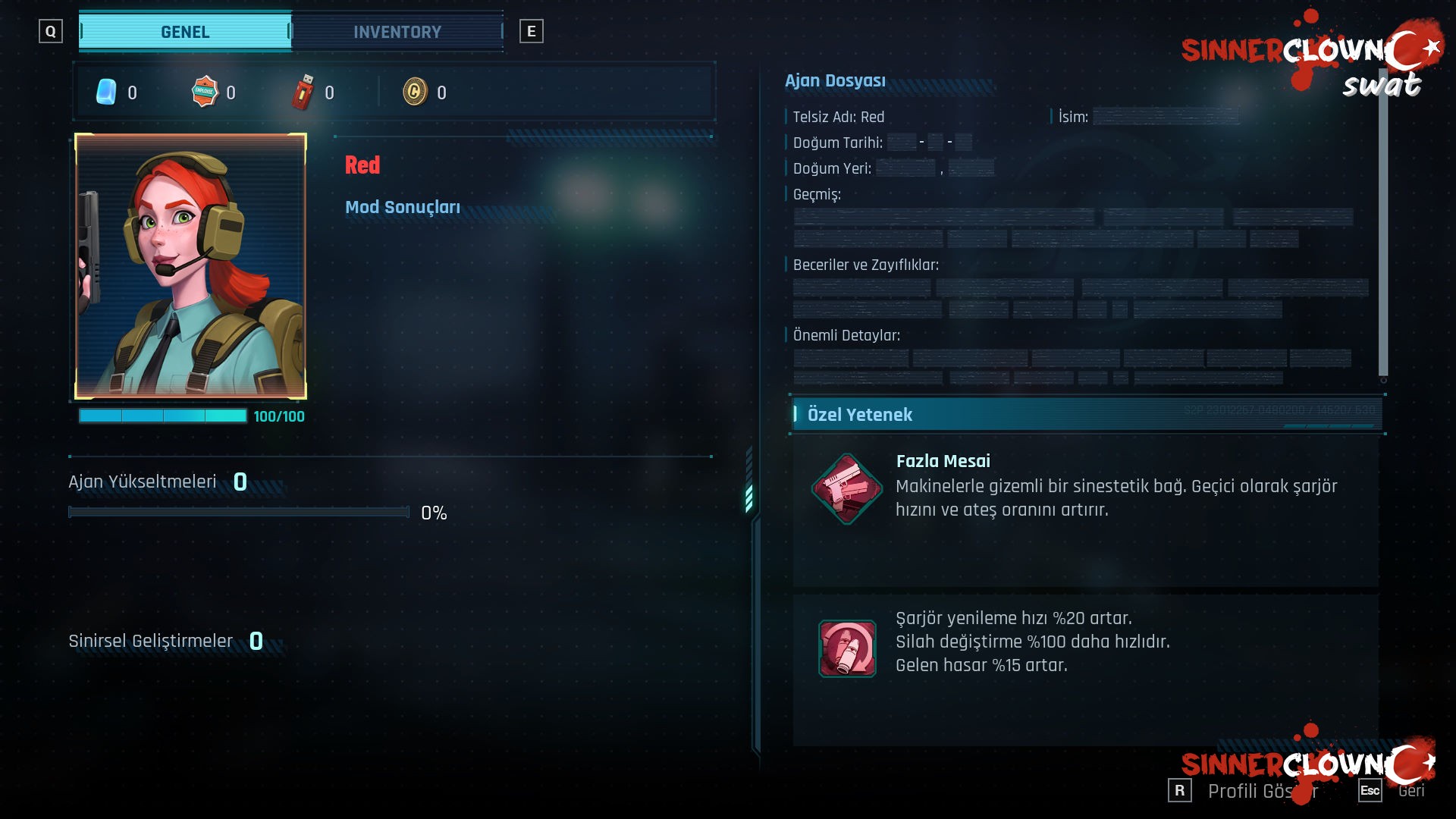The image size is (1456, 819).
Task: Click the gold coin currency icon
Action: (x=415, y=93)
